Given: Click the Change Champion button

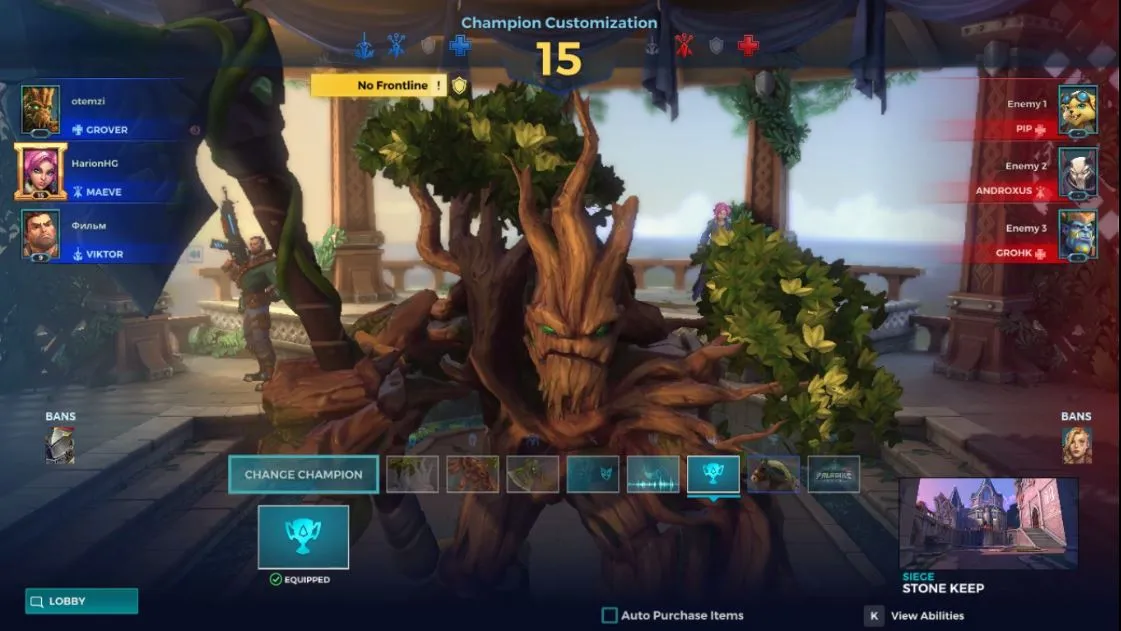Looking at the screenshot, I should point(303,474).
